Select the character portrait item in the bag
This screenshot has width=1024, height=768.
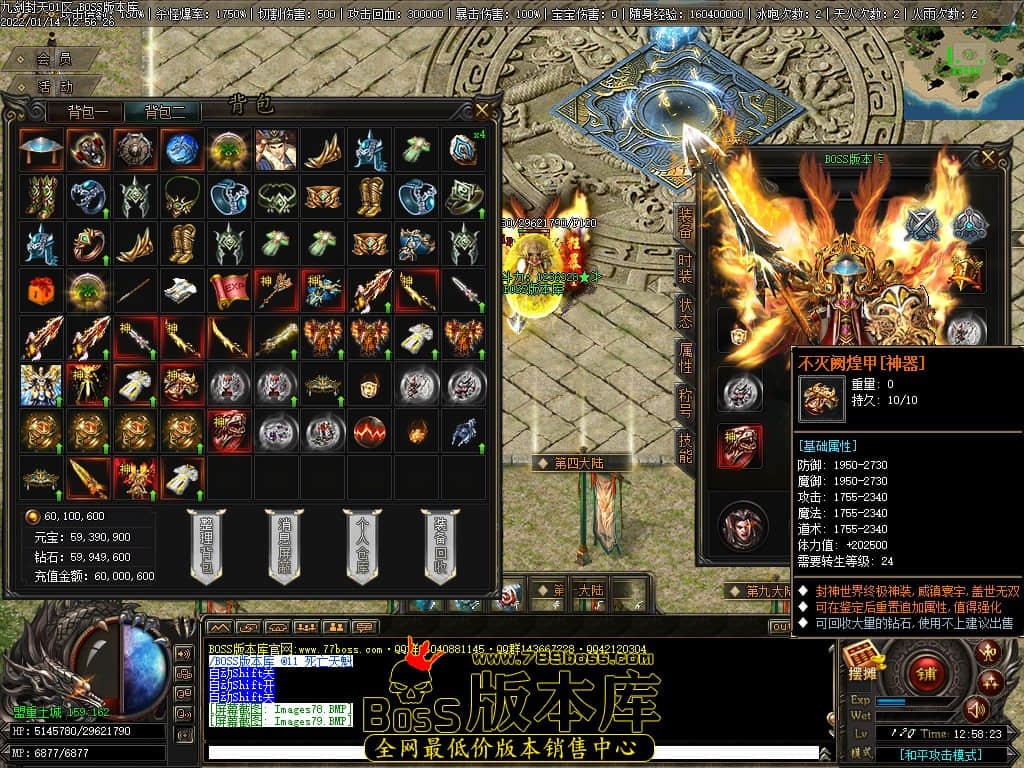(x=275, y=149)
